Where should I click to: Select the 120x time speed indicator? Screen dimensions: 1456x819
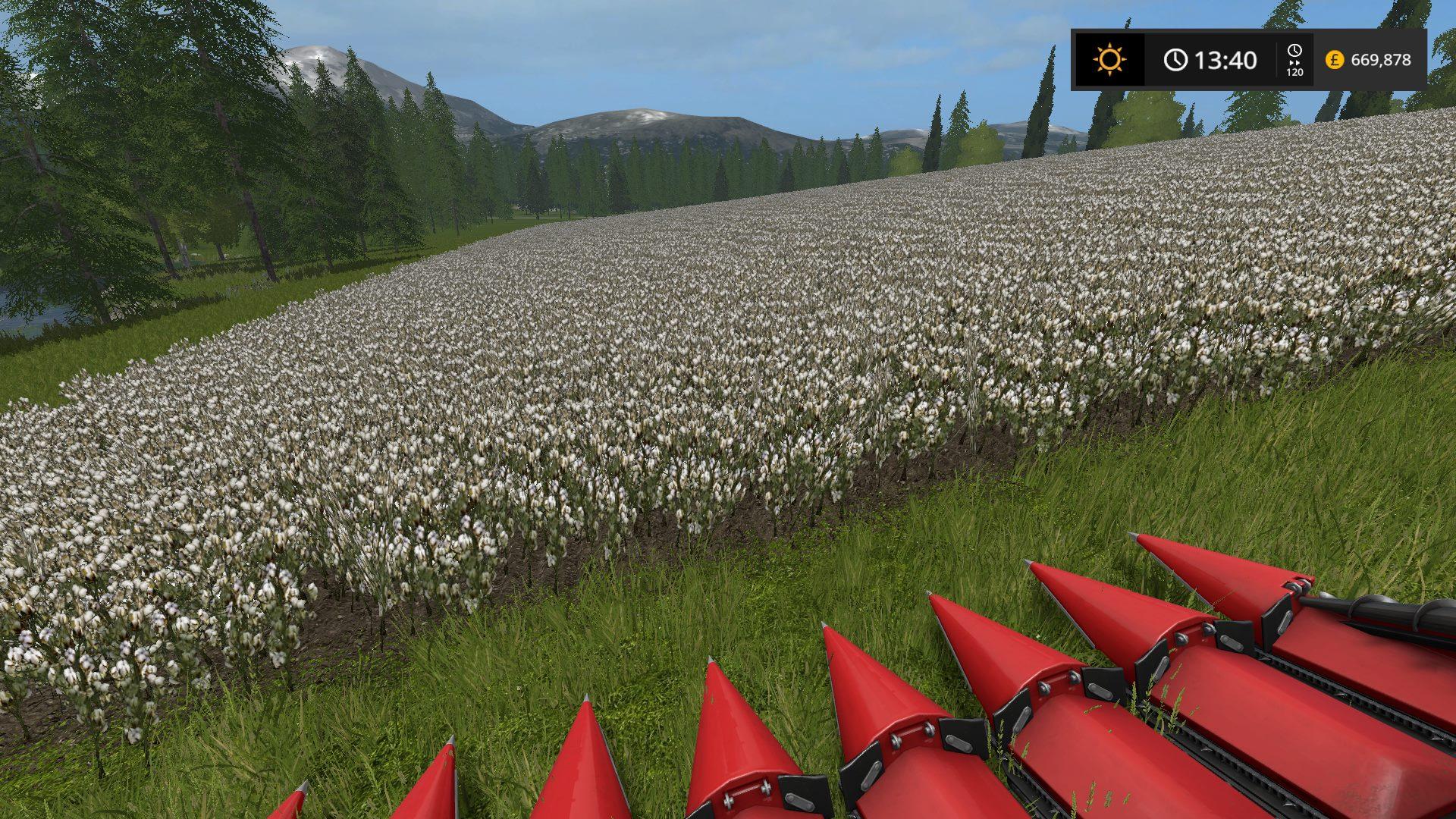(x=1294, y=60)
